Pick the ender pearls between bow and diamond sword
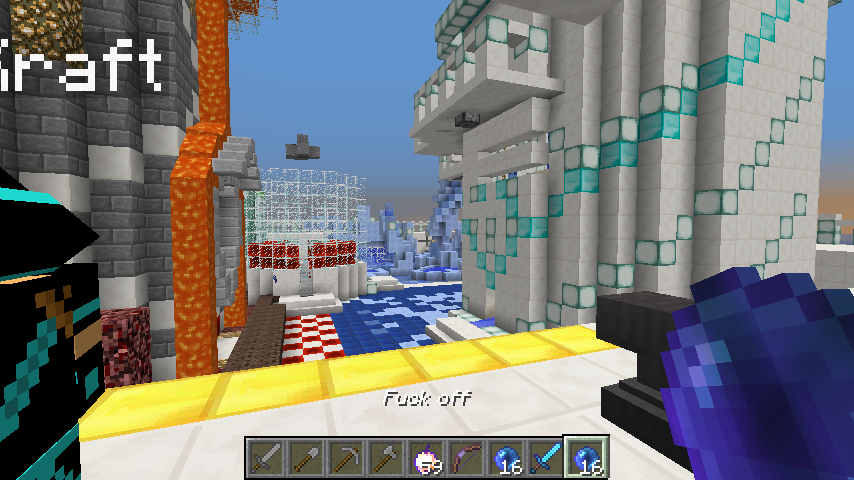Viewport: 854px width, 480px height. 506,458
